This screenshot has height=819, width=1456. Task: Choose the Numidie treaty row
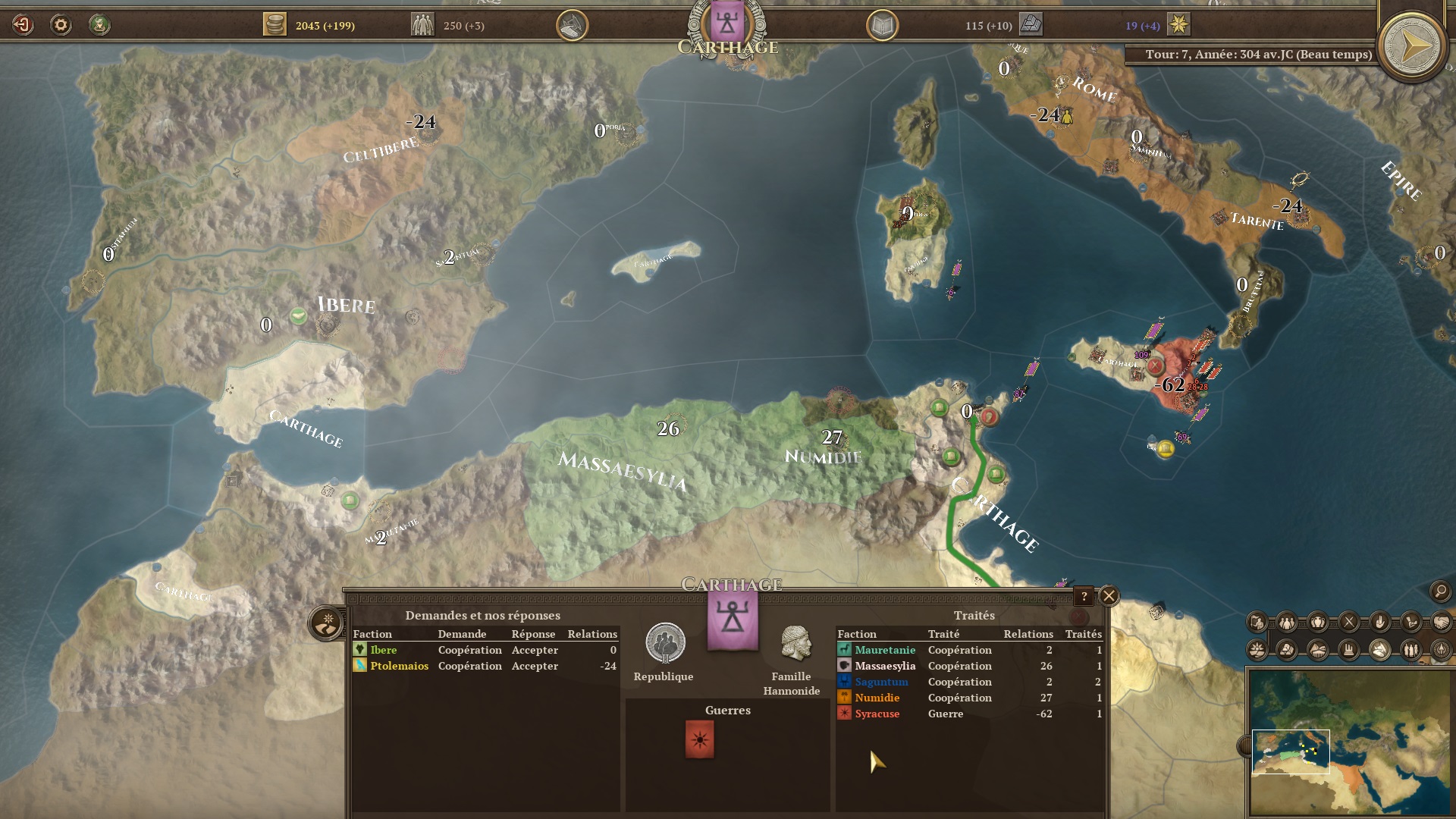(x=969, y=698)
